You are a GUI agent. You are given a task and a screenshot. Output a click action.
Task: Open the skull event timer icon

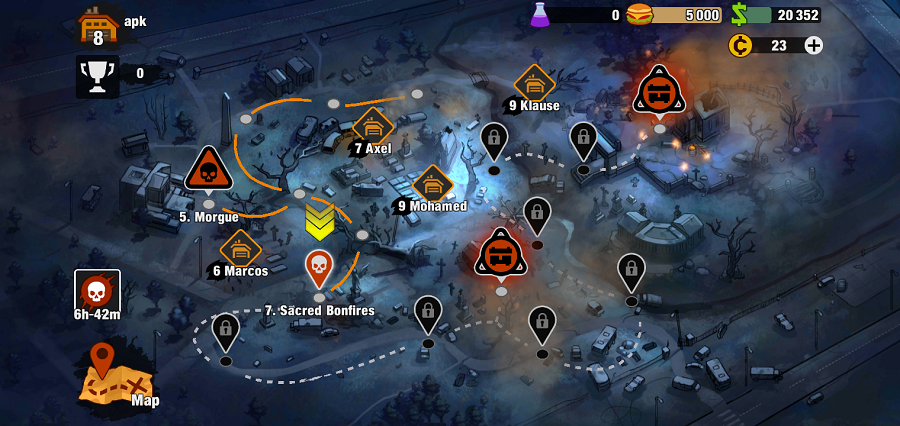click(97, 291)
